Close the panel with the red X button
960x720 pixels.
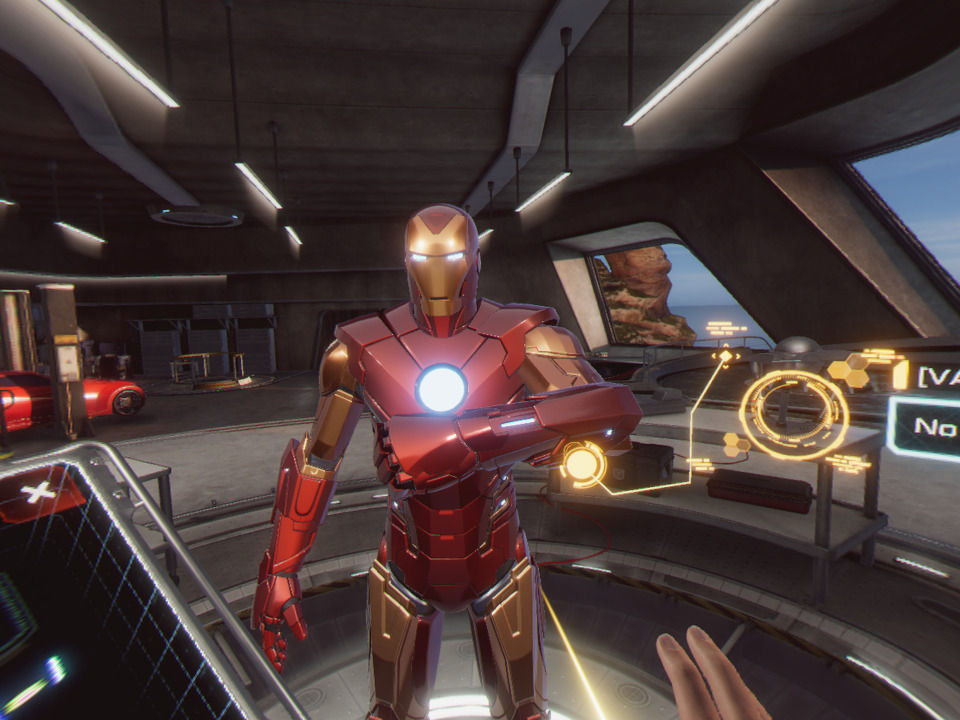pyautogui.click(x=39, y=492)
